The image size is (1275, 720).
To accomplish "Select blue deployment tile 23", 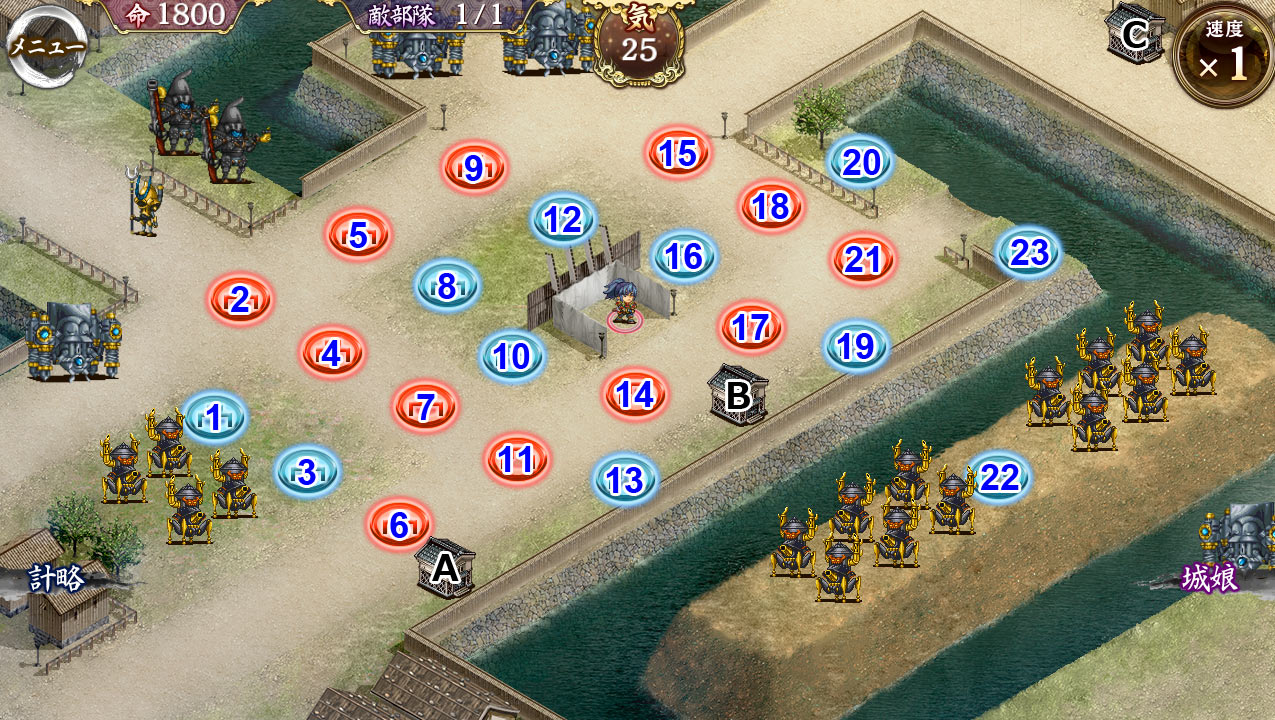I will point(1028,252).
